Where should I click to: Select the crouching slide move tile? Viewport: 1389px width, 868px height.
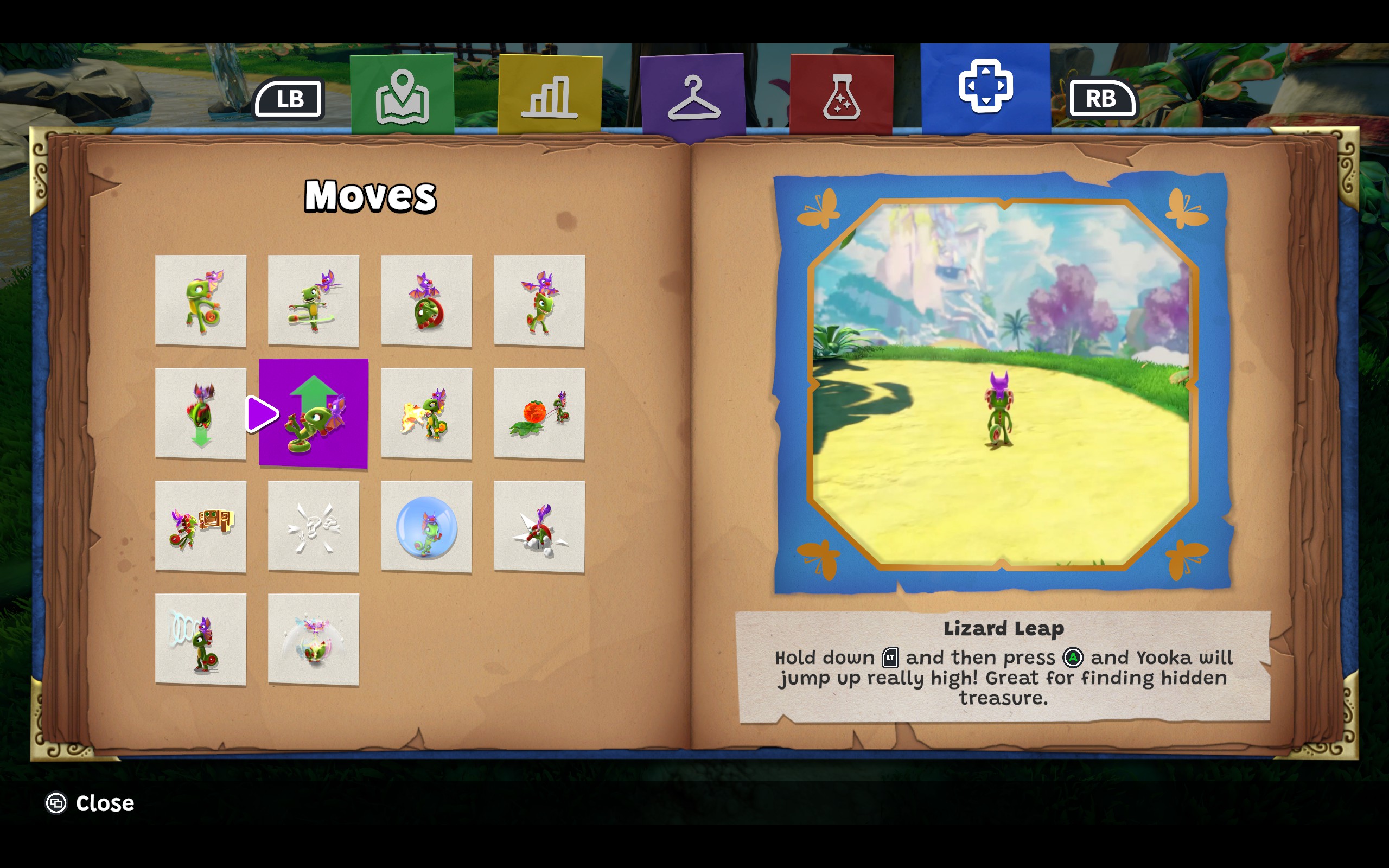pyautogui.click(x=314, y=301)
